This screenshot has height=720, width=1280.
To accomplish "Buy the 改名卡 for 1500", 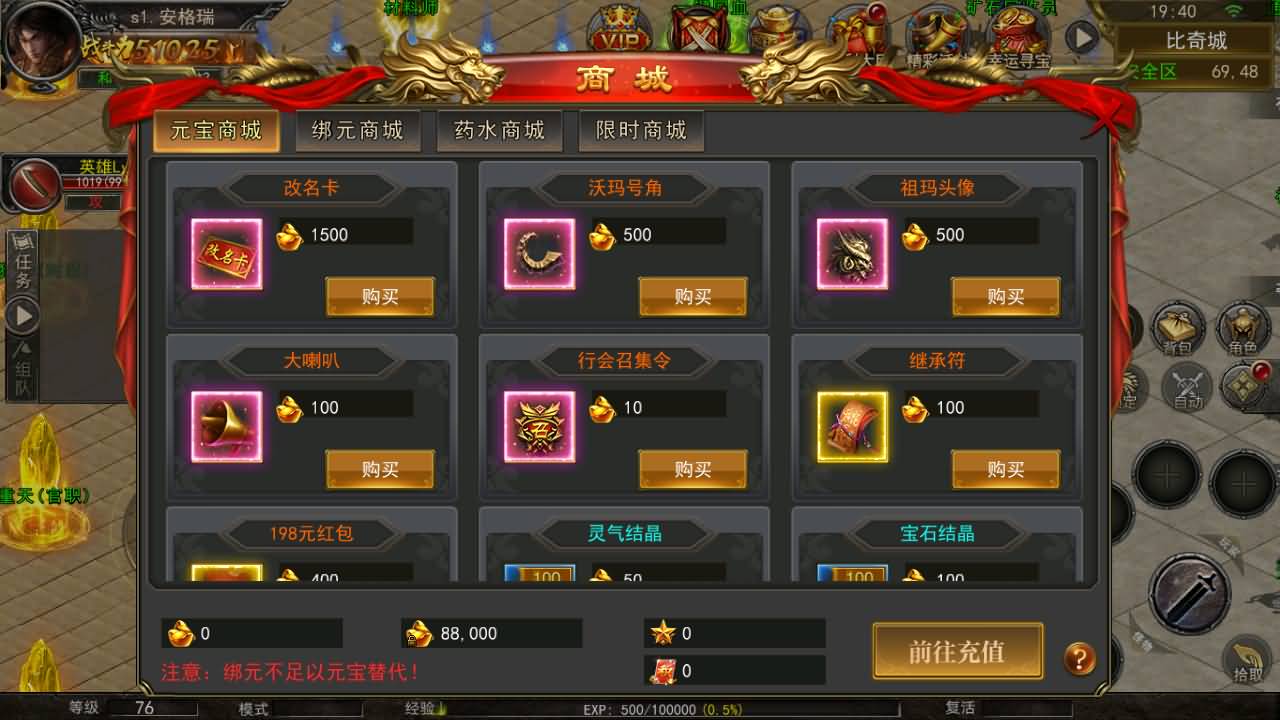I will coord(380,297).
